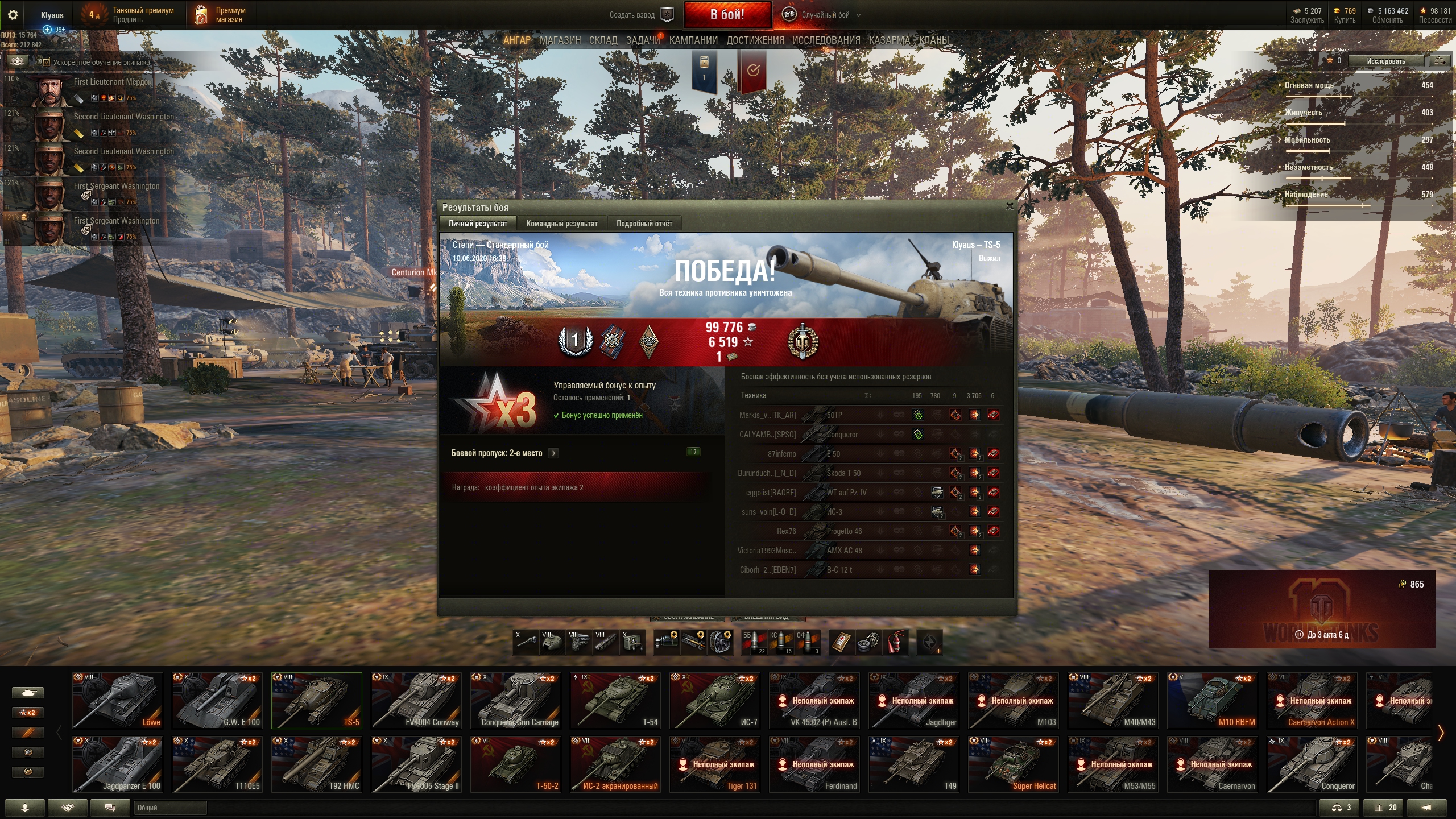The image size is (1456, 819).
Task: Switch to the Командный результат tab
Action: [x=561, y=224]
